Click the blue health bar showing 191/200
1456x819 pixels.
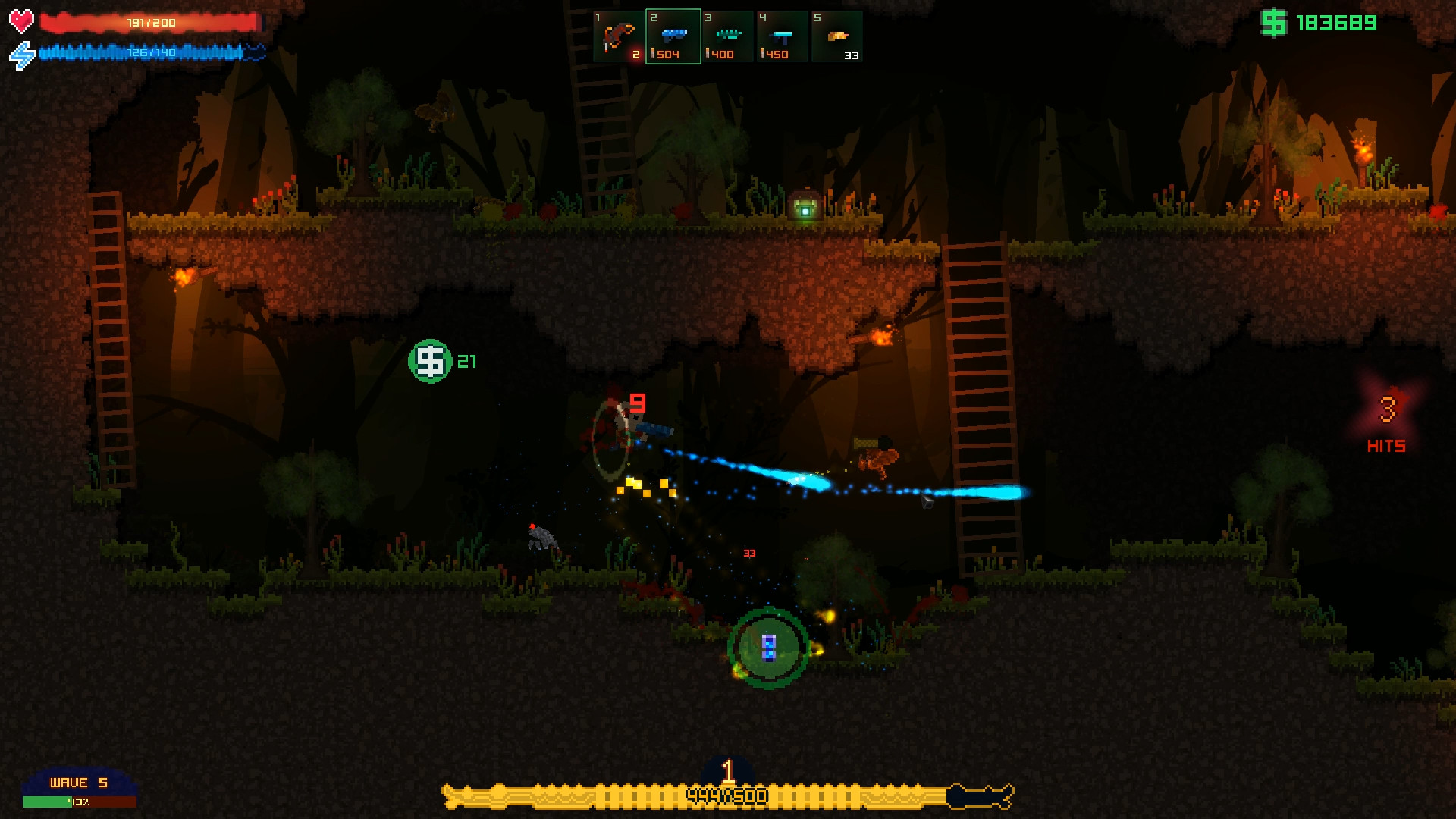coord(148,22)
